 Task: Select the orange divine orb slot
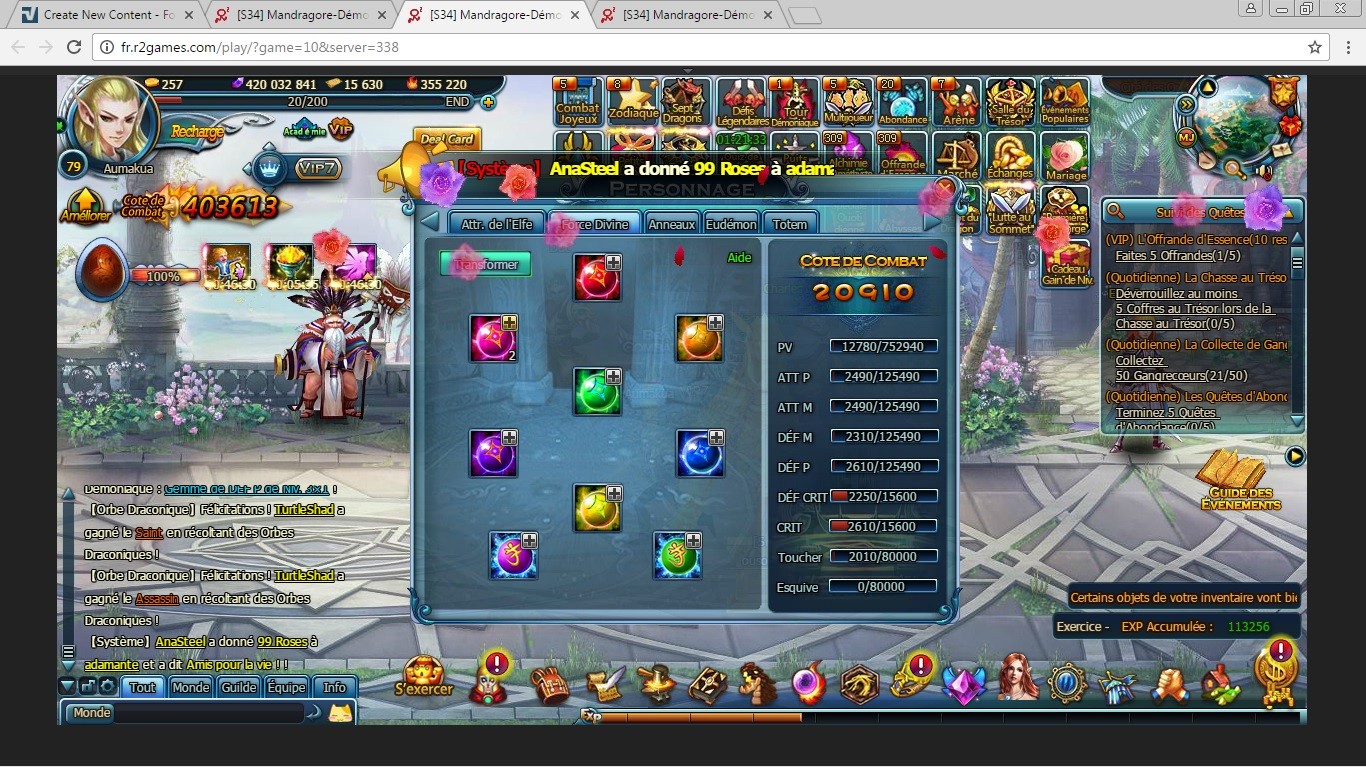click(698, 338)
